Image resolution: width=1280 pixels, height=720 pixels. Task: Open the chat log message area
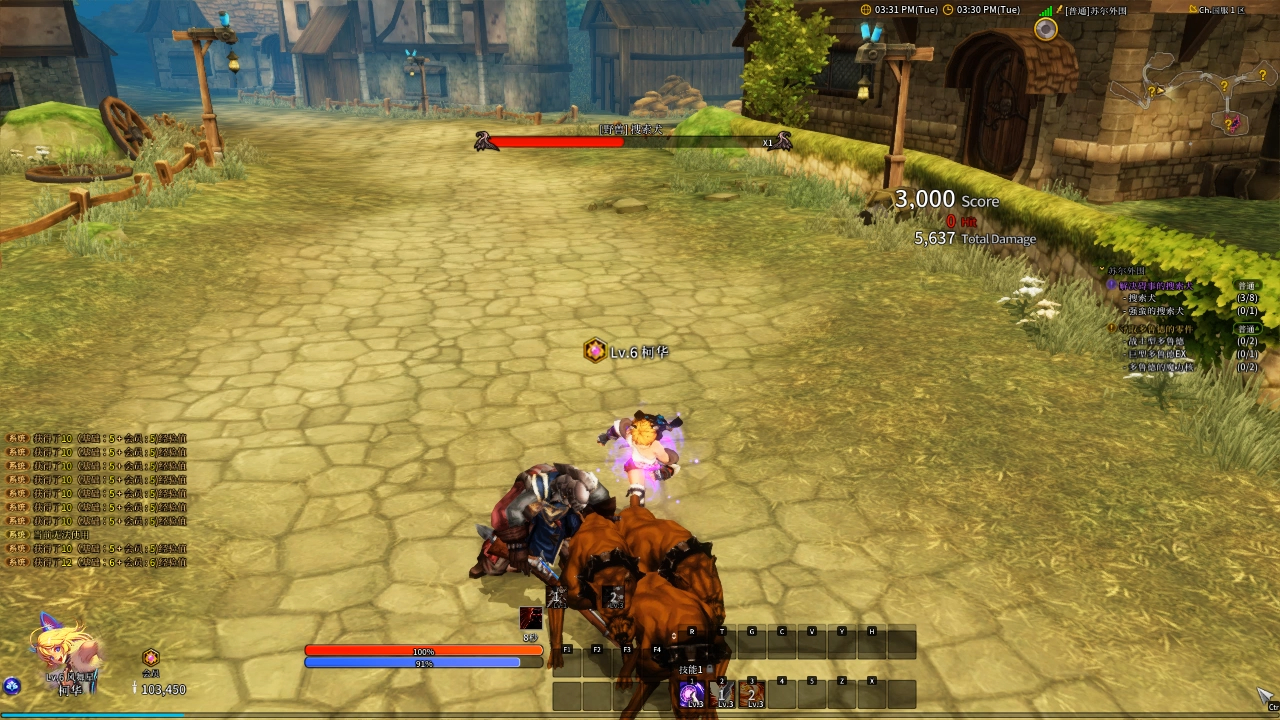(x=95, y=500)
